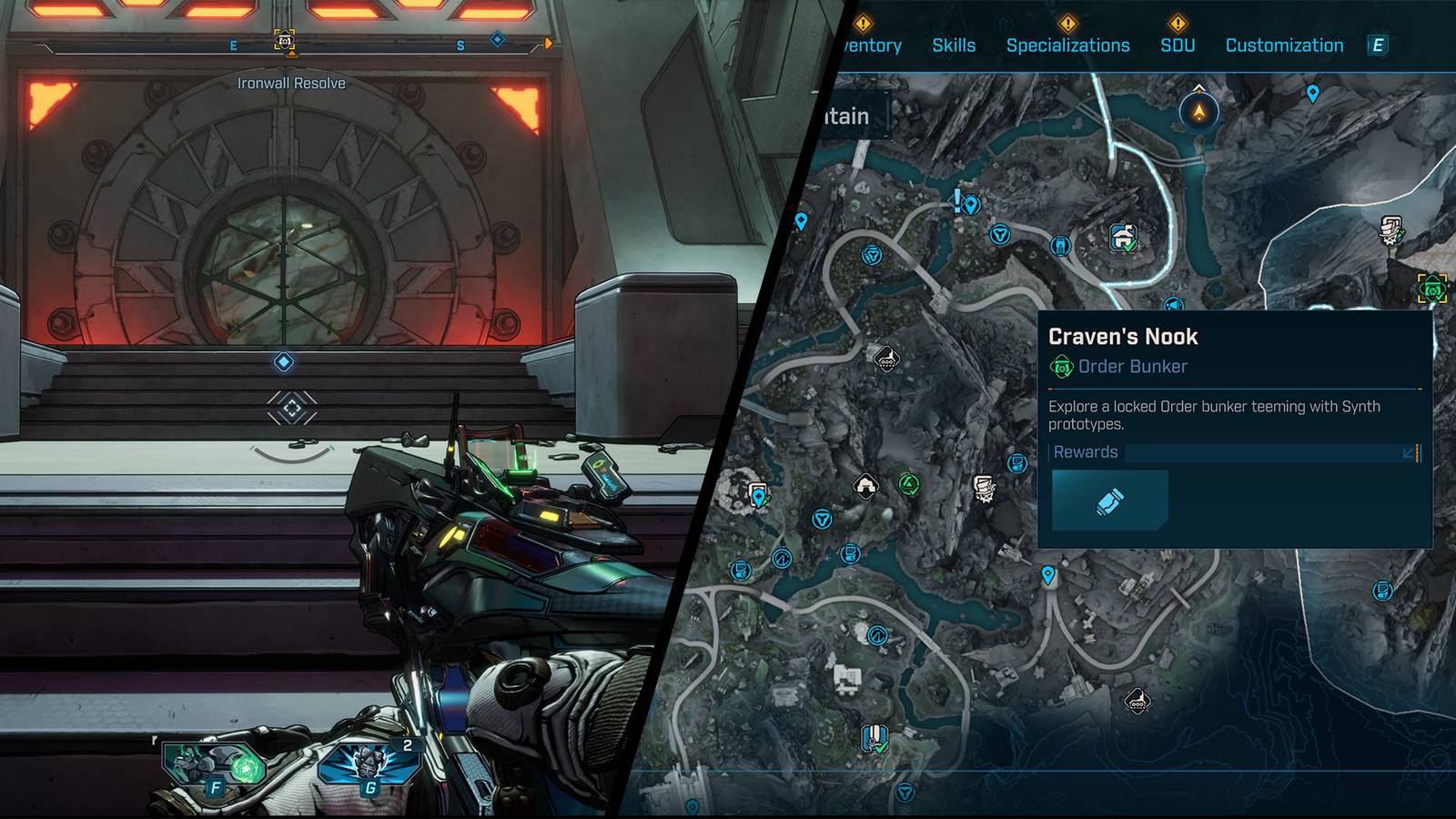Open the Specializations menu
Viewport: 1456px width, 819px height.
(1068, 44)
